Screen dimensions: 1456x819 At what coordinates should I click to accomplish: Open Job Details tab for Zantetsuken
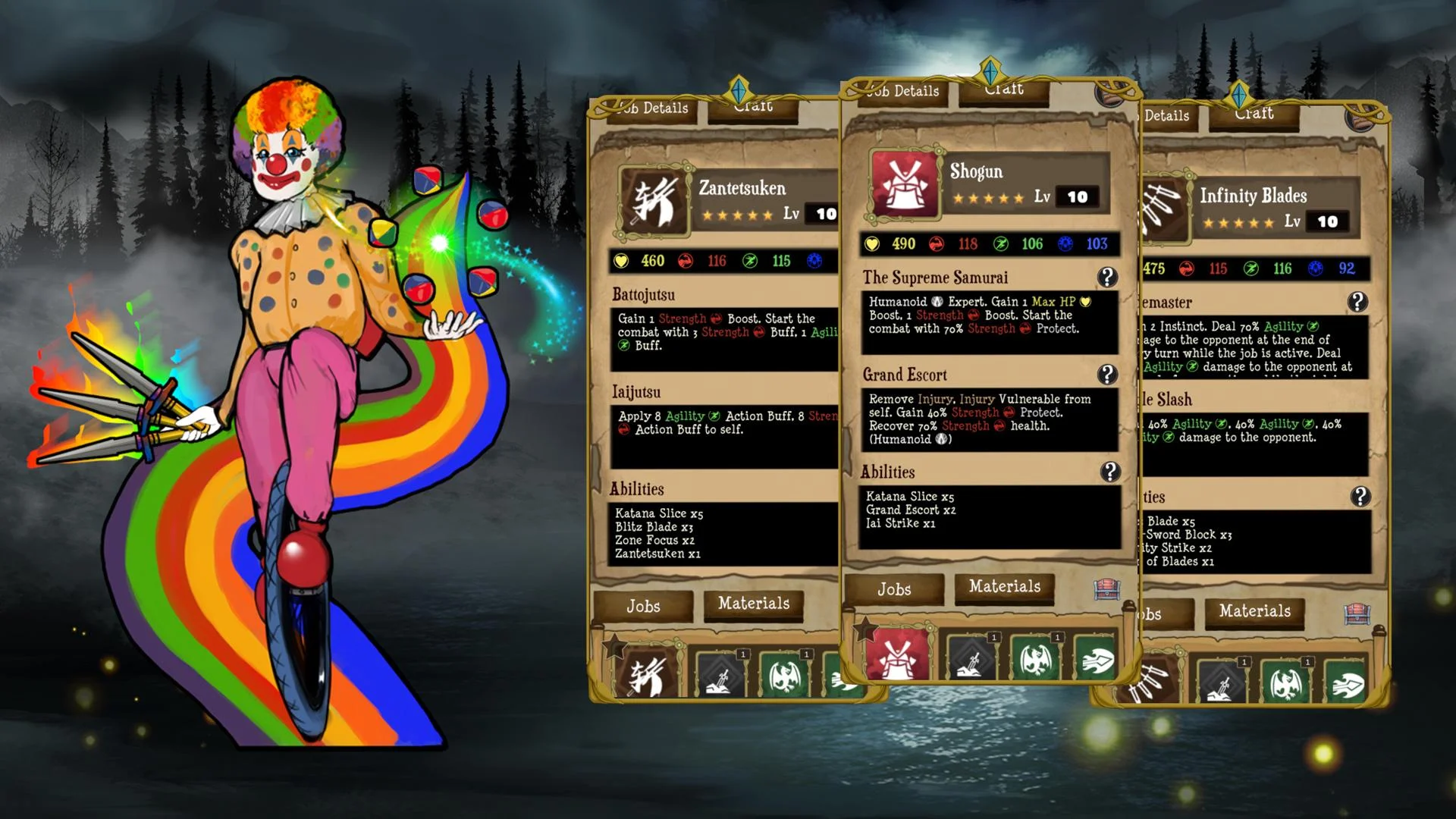tap(654, 108)
